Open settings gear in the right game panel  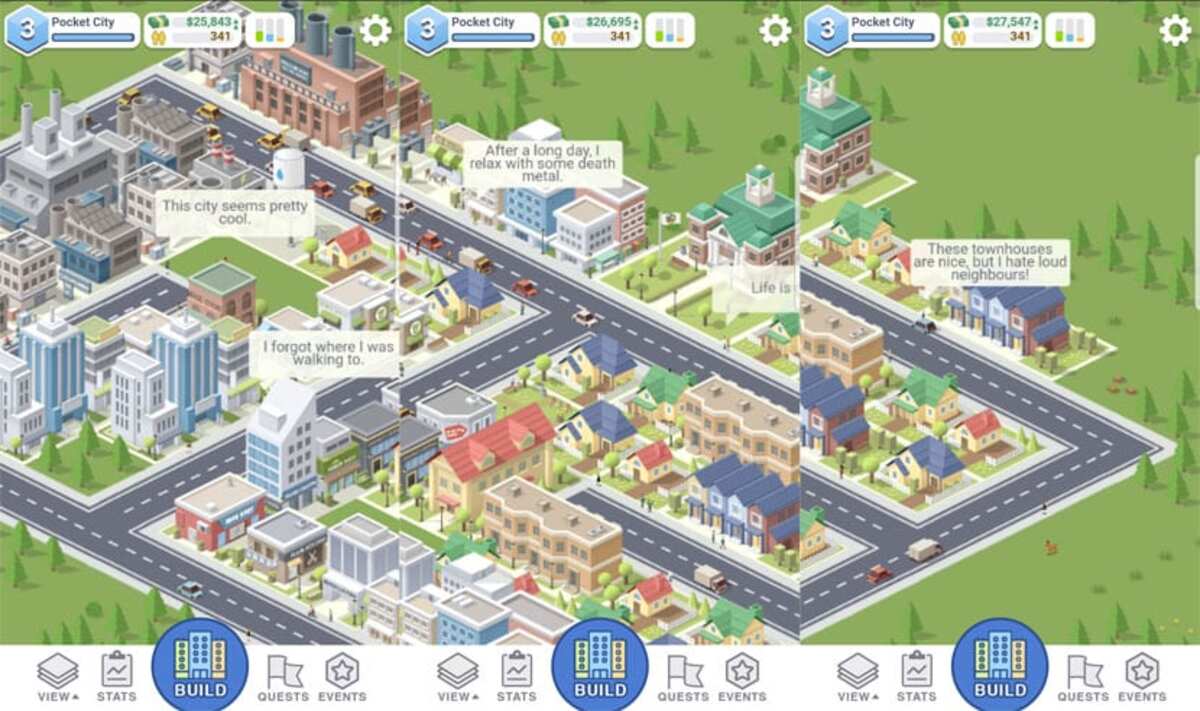(1175, 31)
